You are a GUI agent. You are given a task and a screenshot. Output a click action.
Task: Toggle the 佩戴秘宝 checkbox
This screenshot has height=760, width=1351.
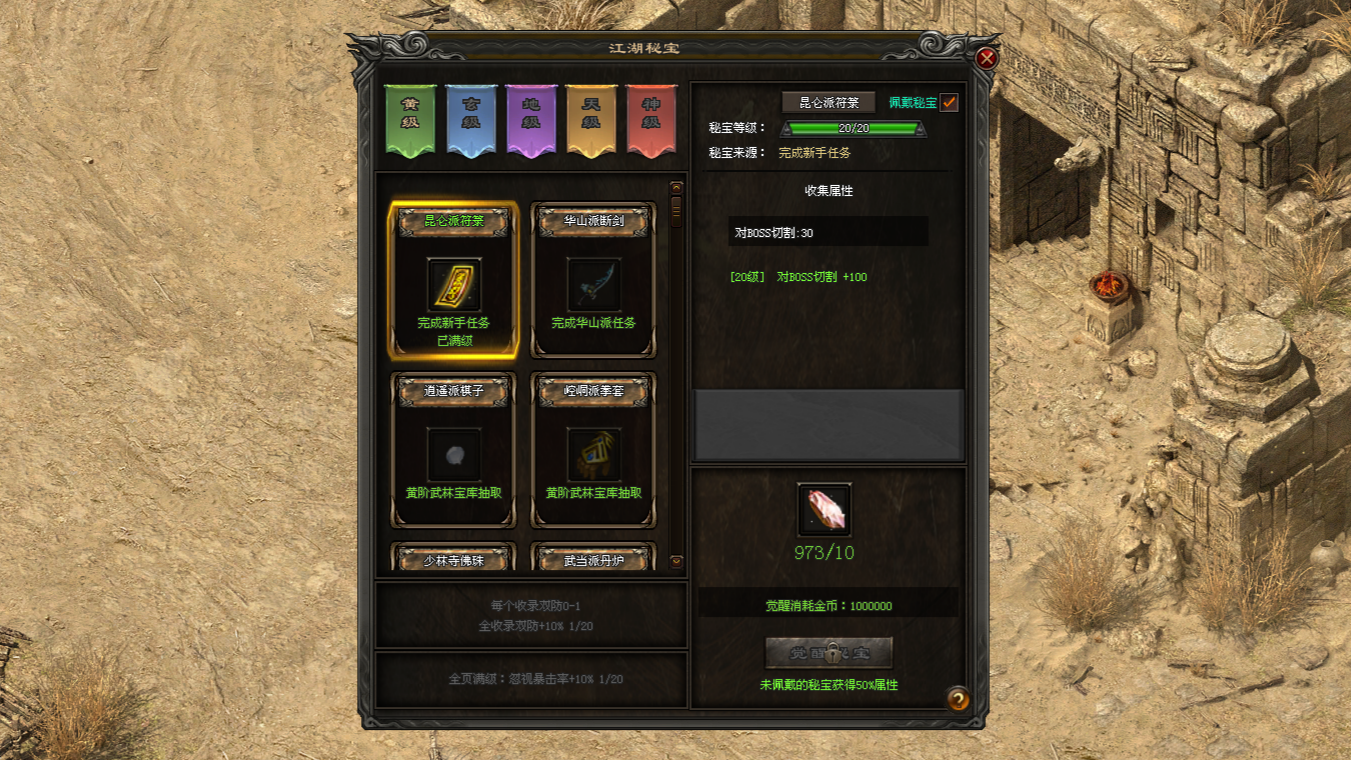[948, 102]
